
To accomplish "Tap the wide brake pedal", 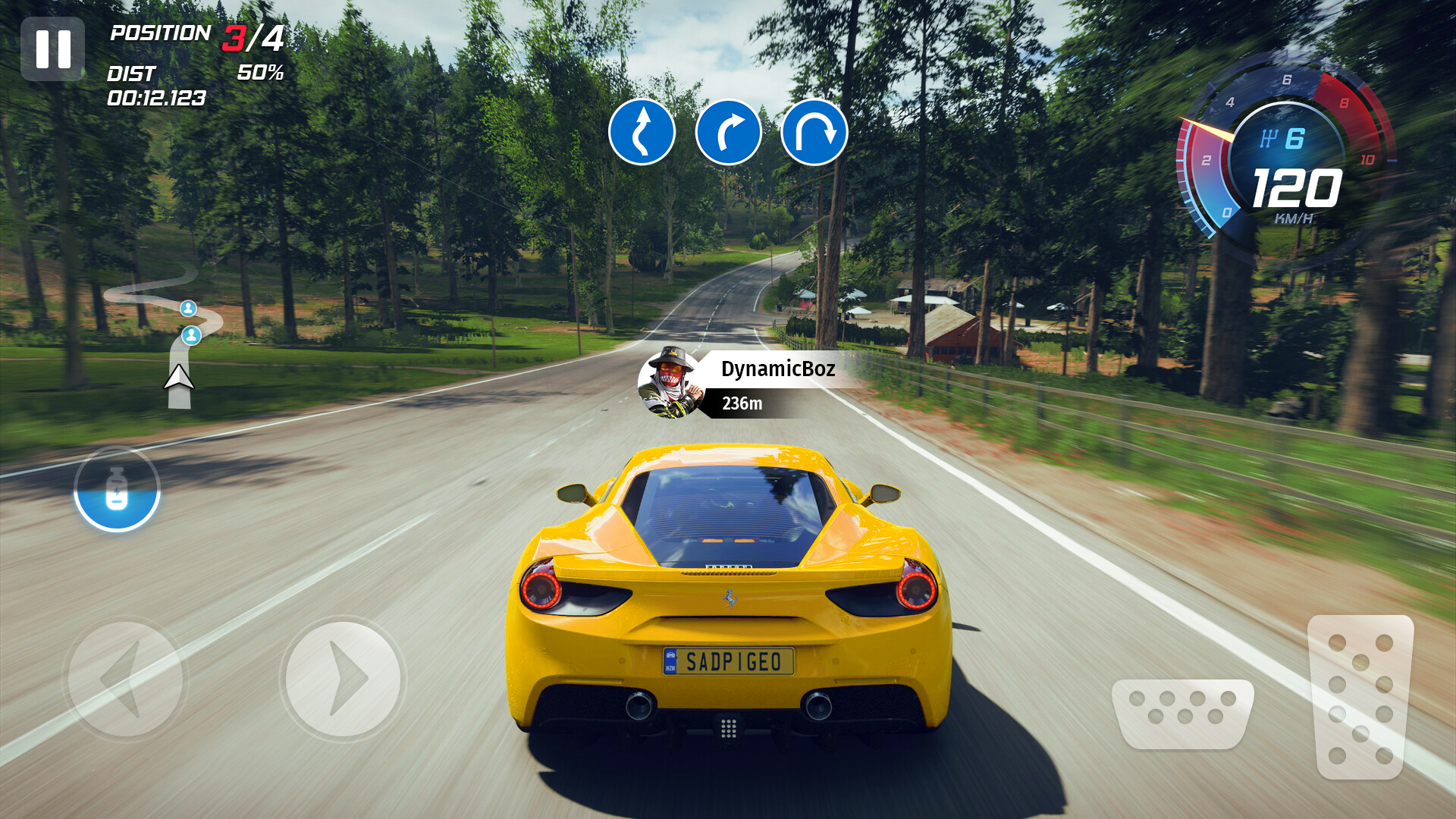I will 1182,713.
